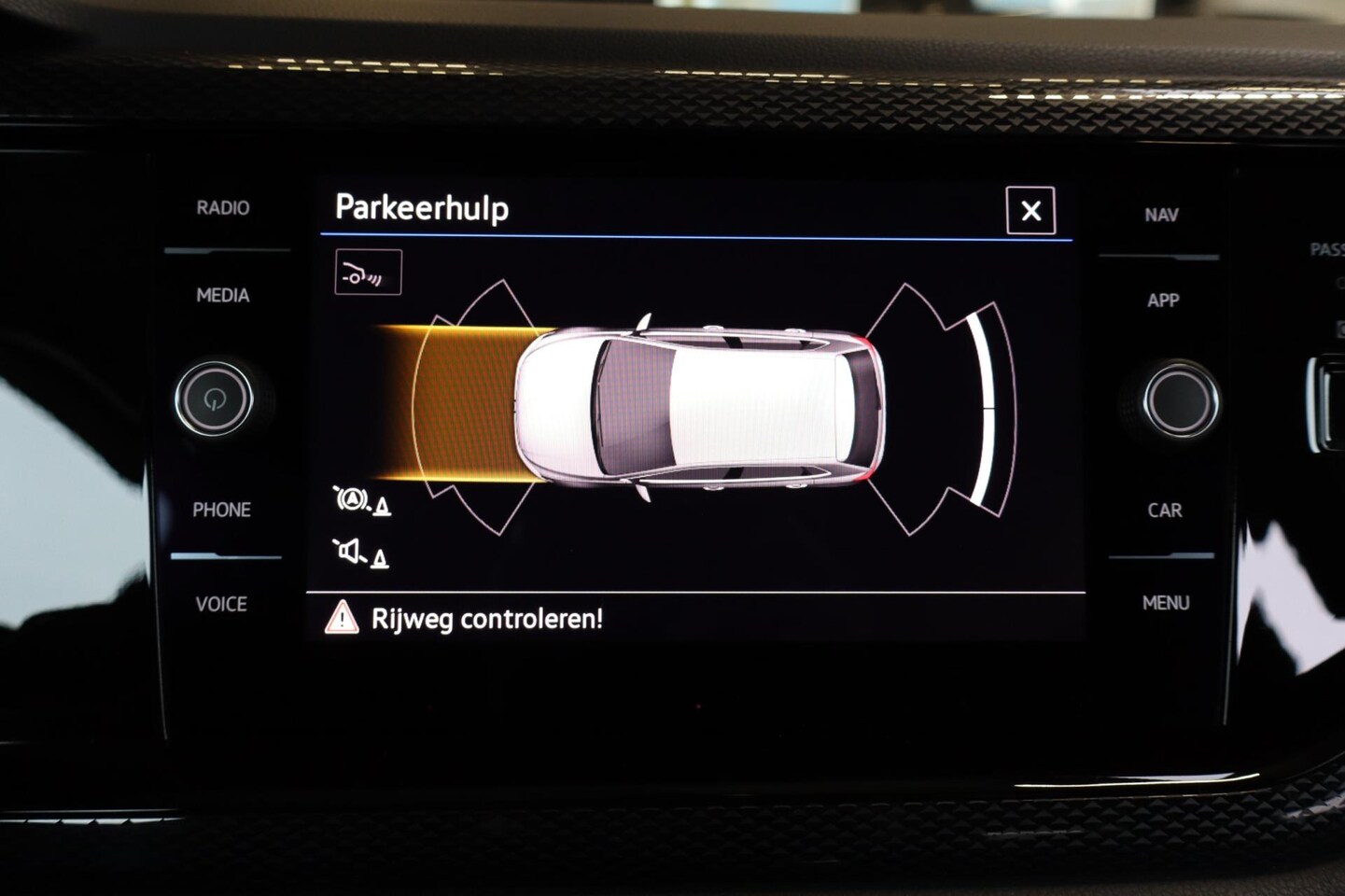The width and height of the screenshot is (1345, 896).
Task: Open the APP connect screen
Action: click(1163, 301)
